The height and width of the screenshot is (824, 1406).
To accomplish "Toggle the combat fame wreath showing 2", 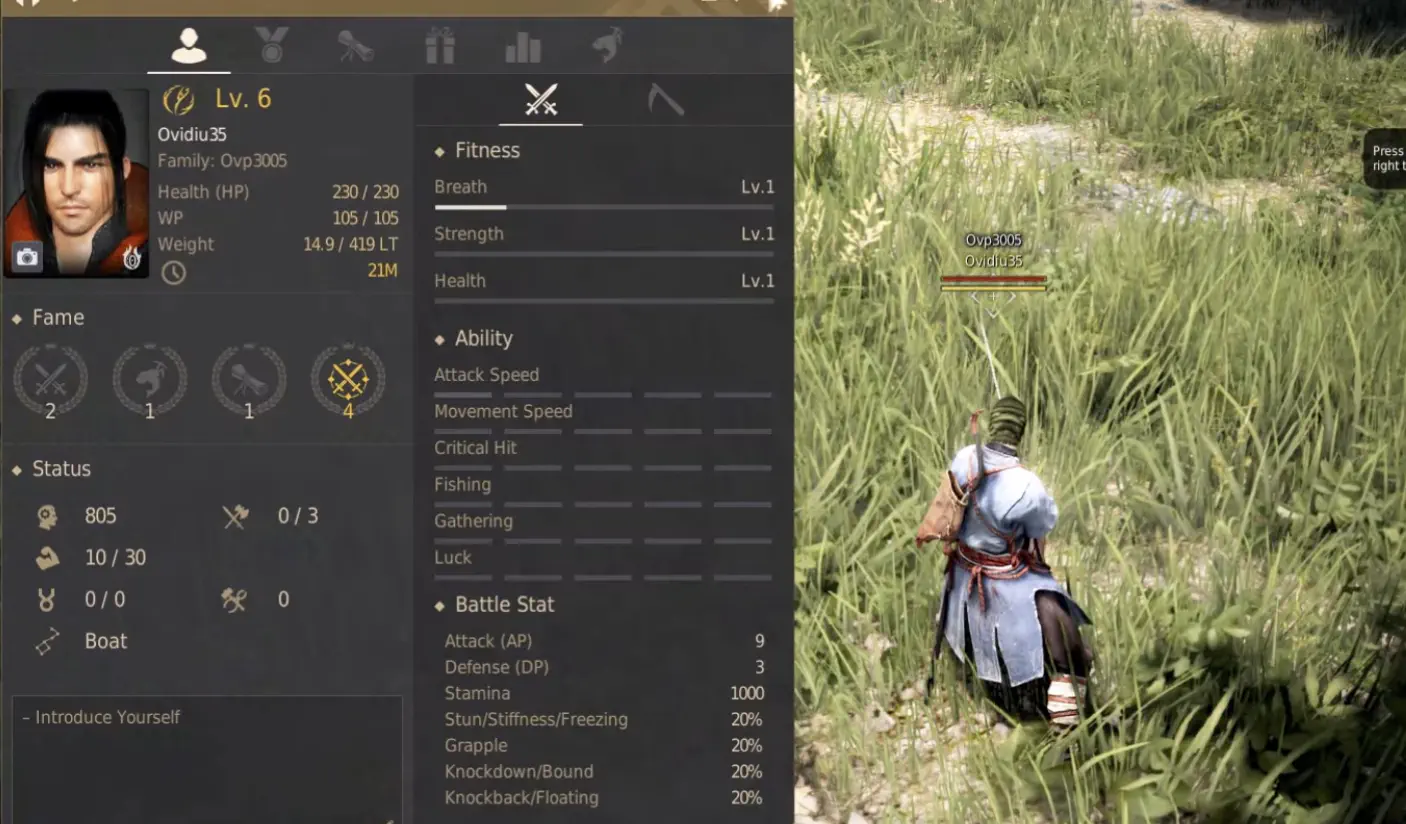I will click(51, 380).
